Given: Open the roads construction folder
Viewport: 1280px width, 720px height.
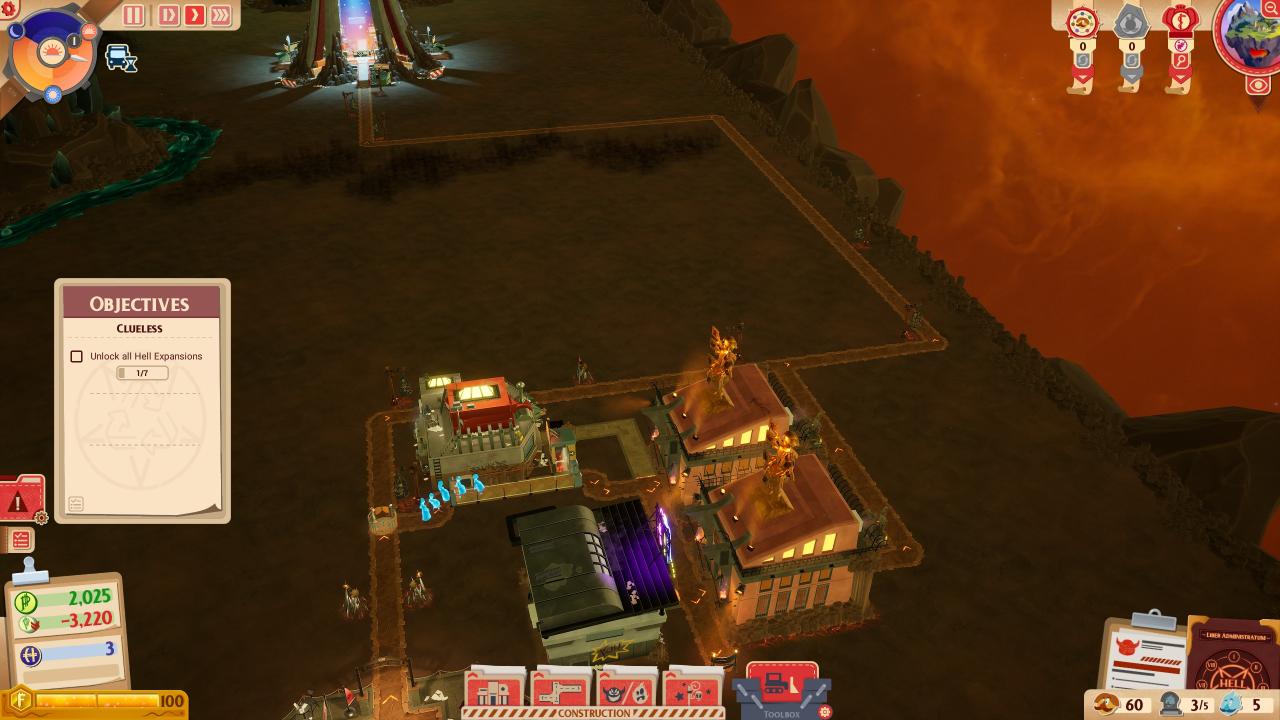Looking at the screenshot, I should click(559, 691).
